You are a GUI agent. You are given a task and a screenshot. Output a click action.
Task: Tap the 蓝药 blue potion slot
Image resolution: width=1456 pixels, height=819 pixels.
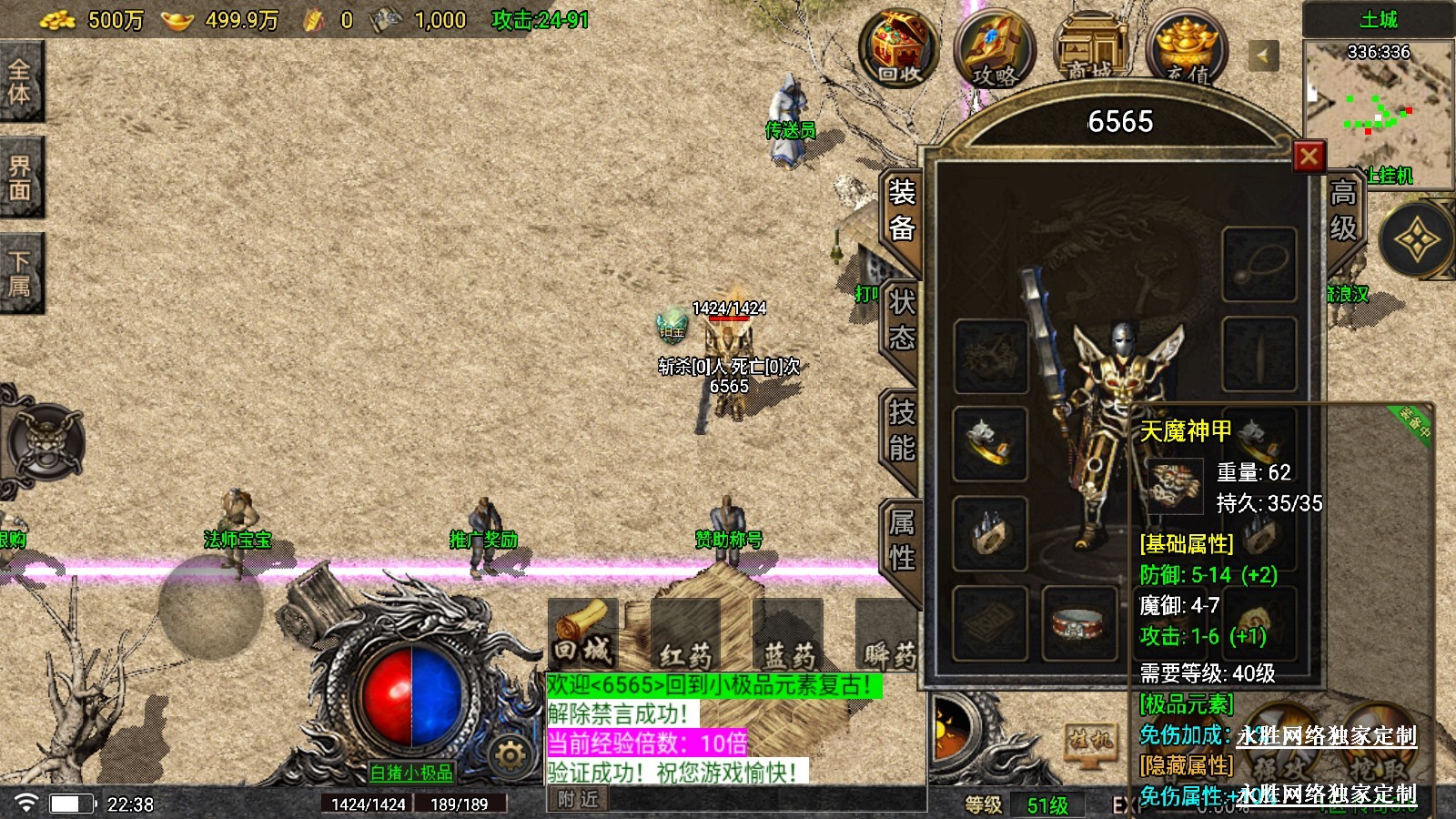pyautogui.click(x=788, y=634)
